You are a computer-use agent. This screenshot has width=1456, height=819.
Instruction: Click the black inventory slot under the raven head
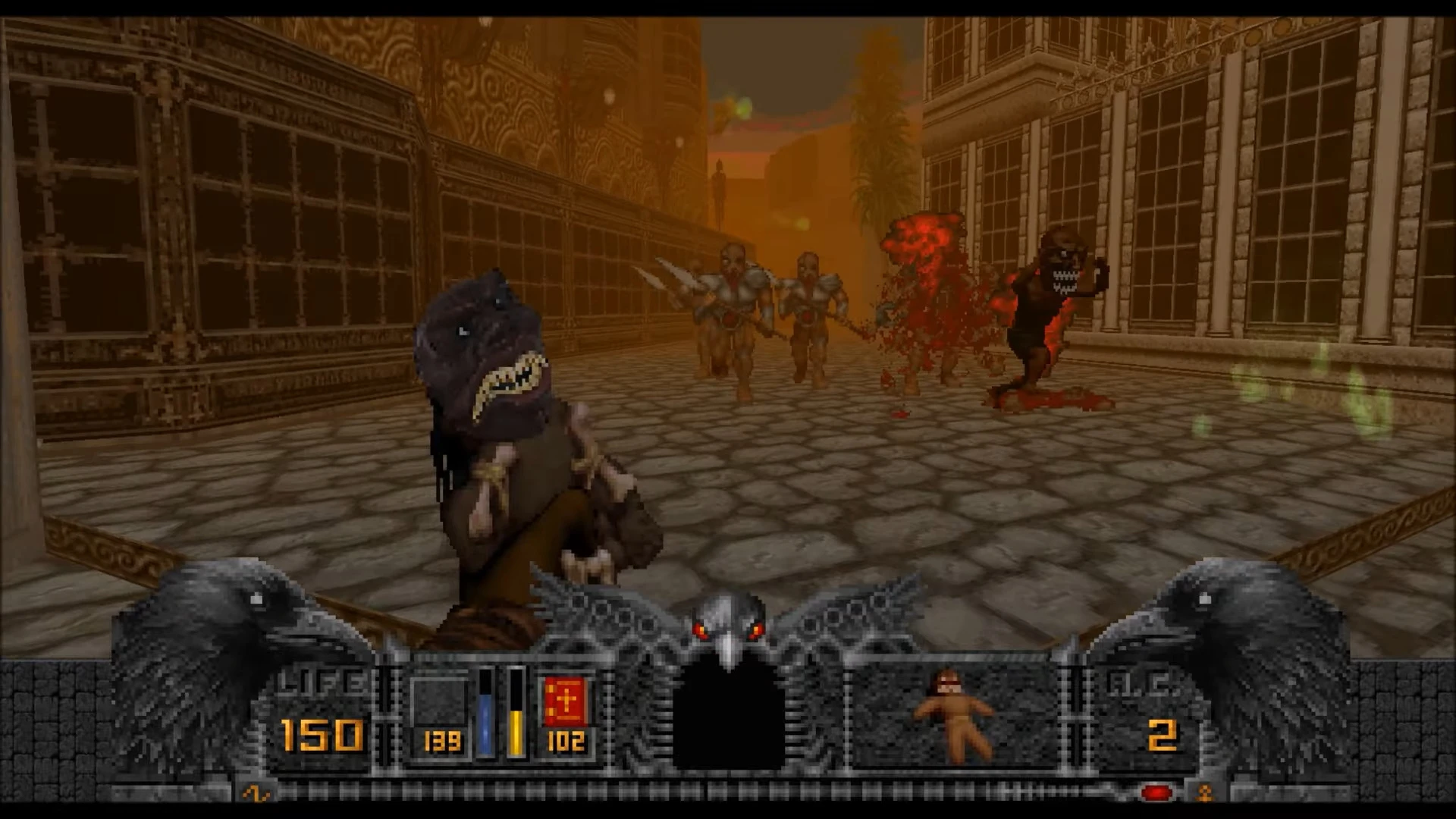[x=728, y=720]
